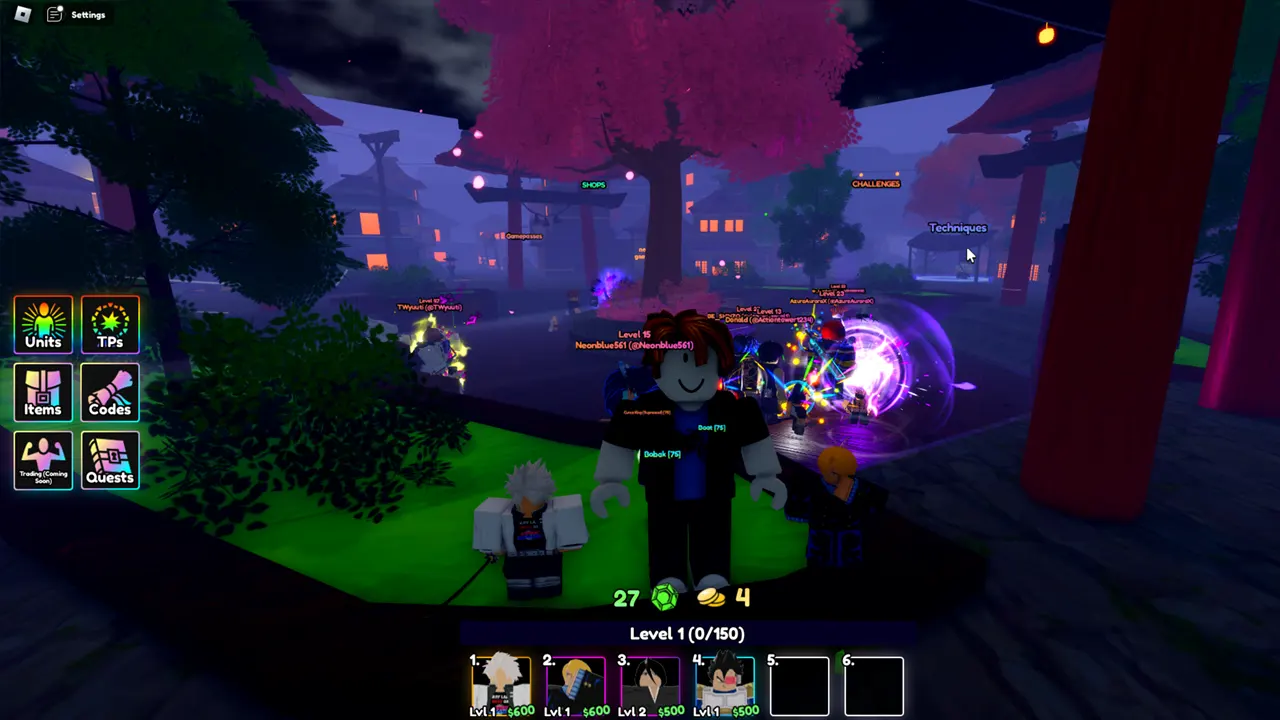Choose the black-haired Lvl 2 unit in slot 3
The height and width of the screenshot is (720, 1280).
pyautogui.click(x=649, y=685)
